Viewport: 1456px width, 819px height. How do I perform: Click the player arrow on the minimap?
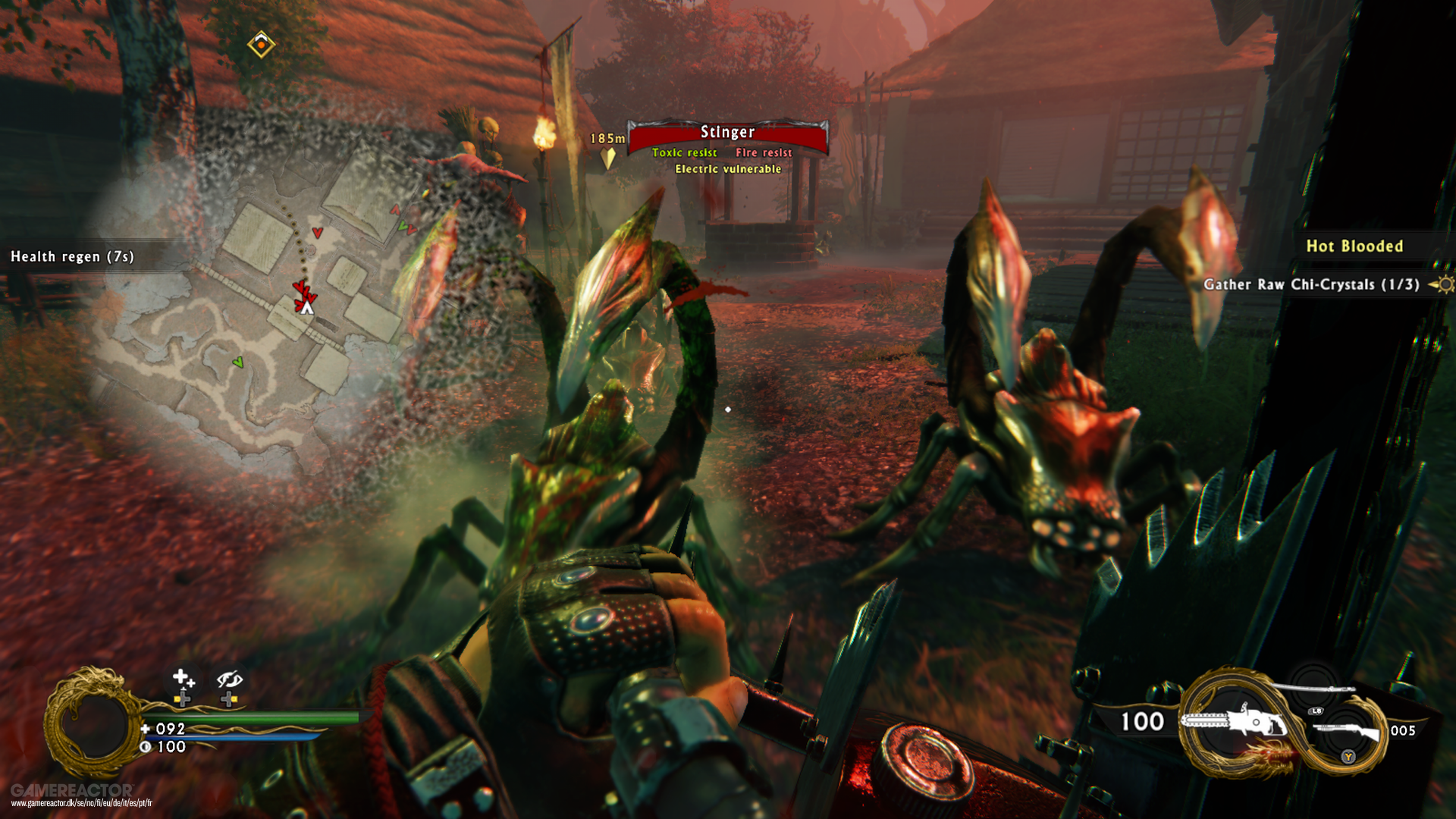pos(306,307)
